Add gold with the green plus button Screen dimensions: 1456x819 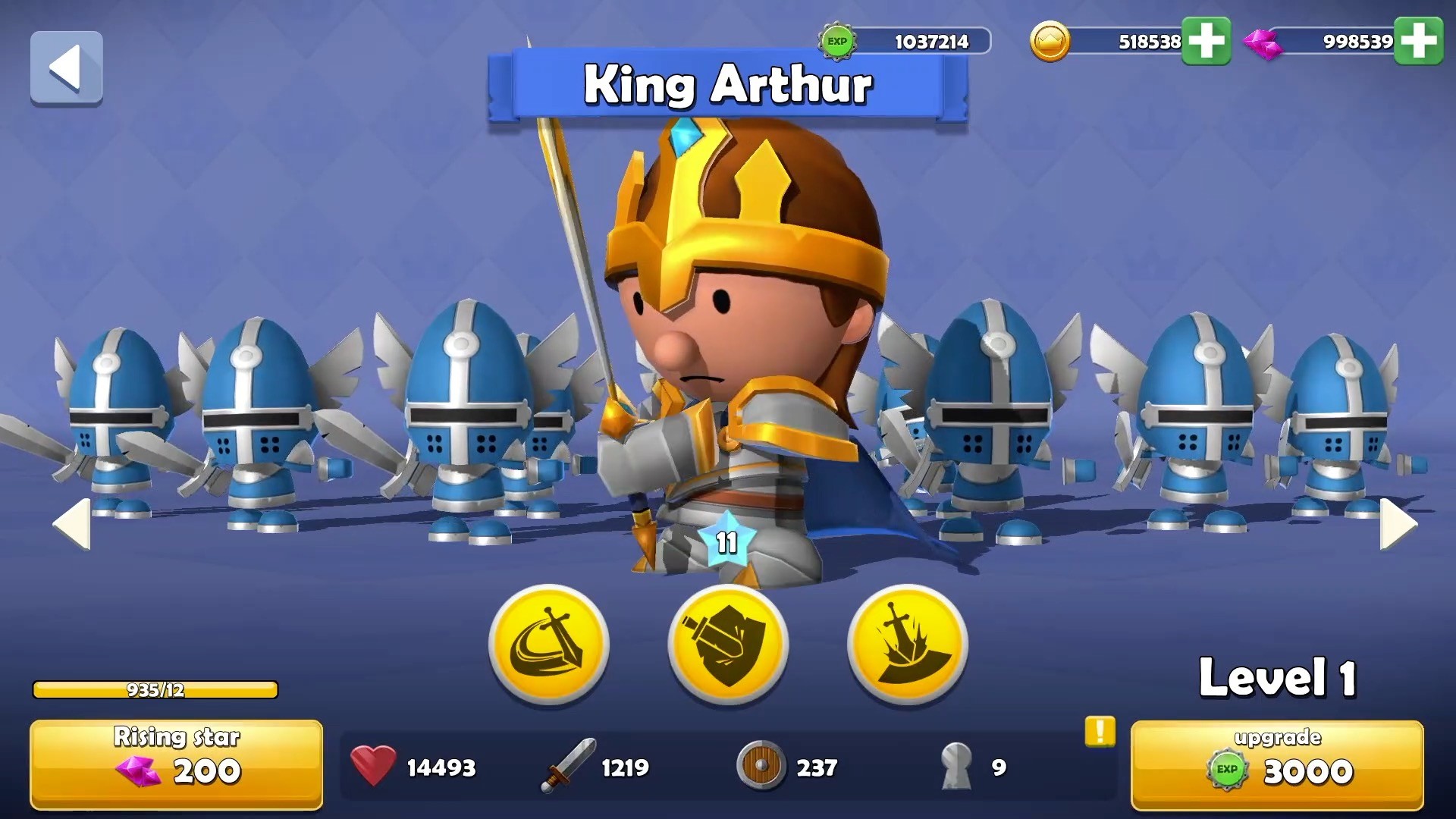pos(1206,42)
